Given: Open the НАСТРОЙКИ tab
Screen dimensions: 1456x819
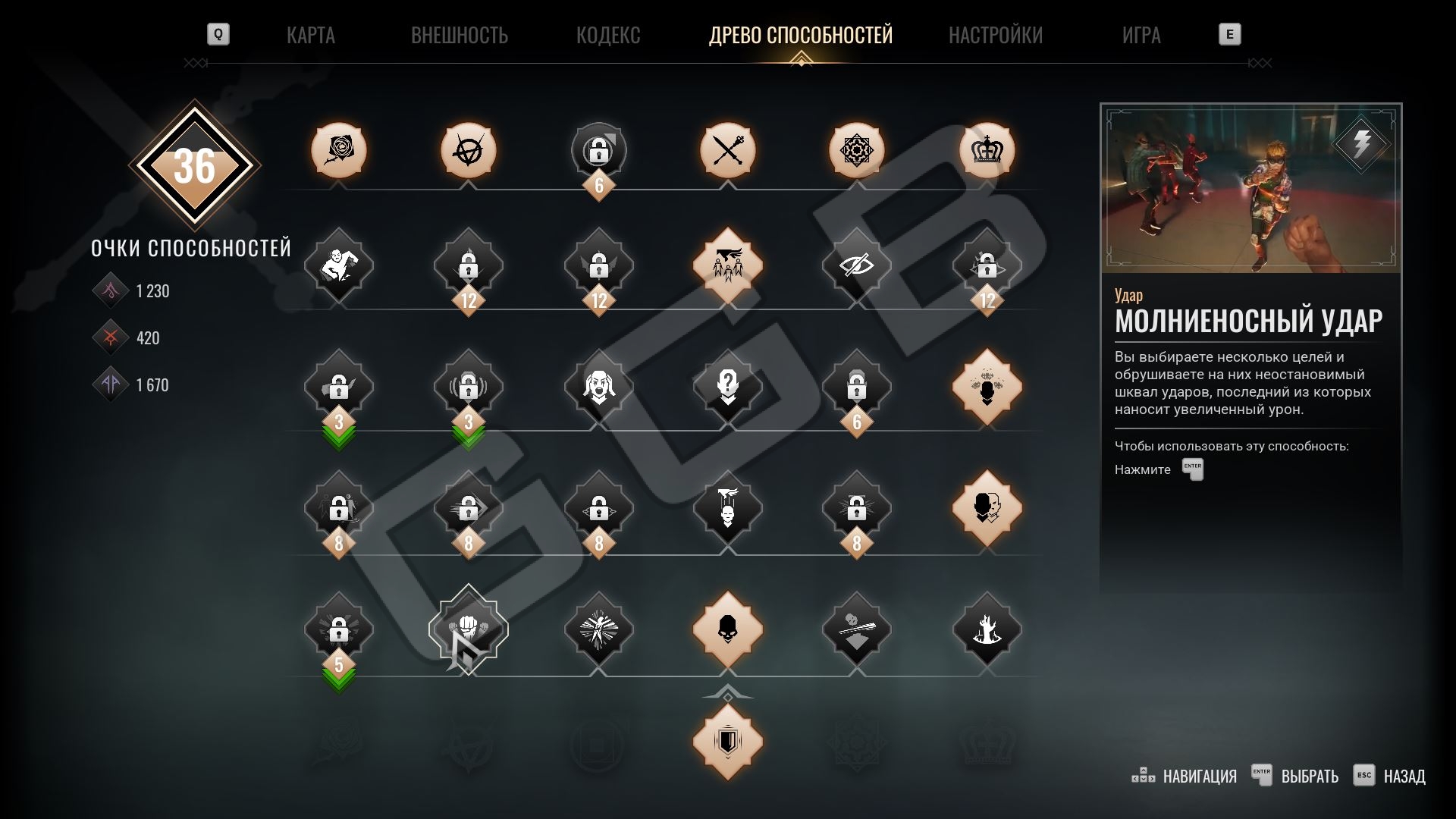Looking at the screenshot, I should point(995,35).
